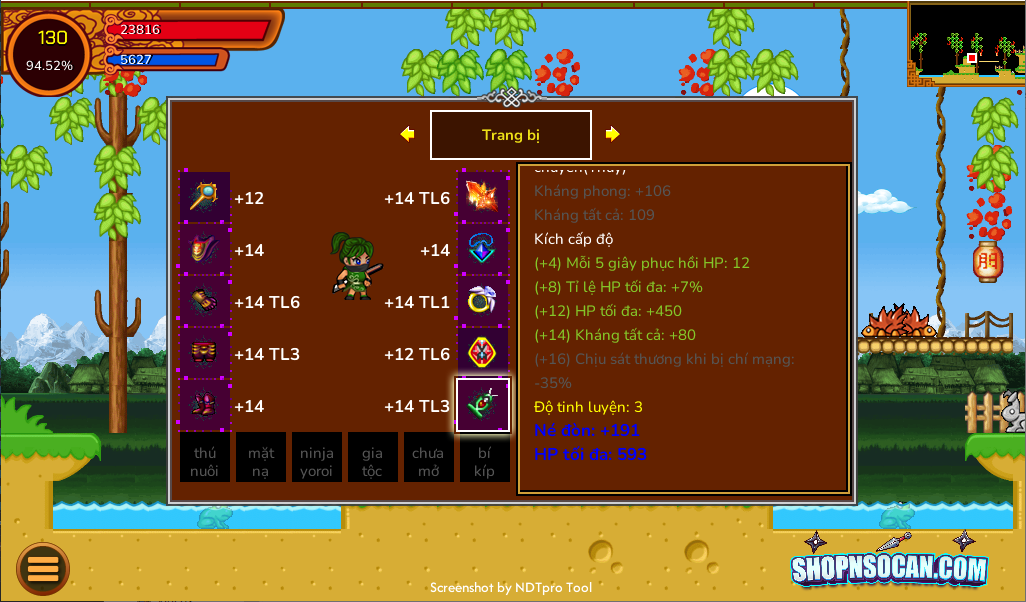Select the +12 staff weapon slot

pos(205,197)
